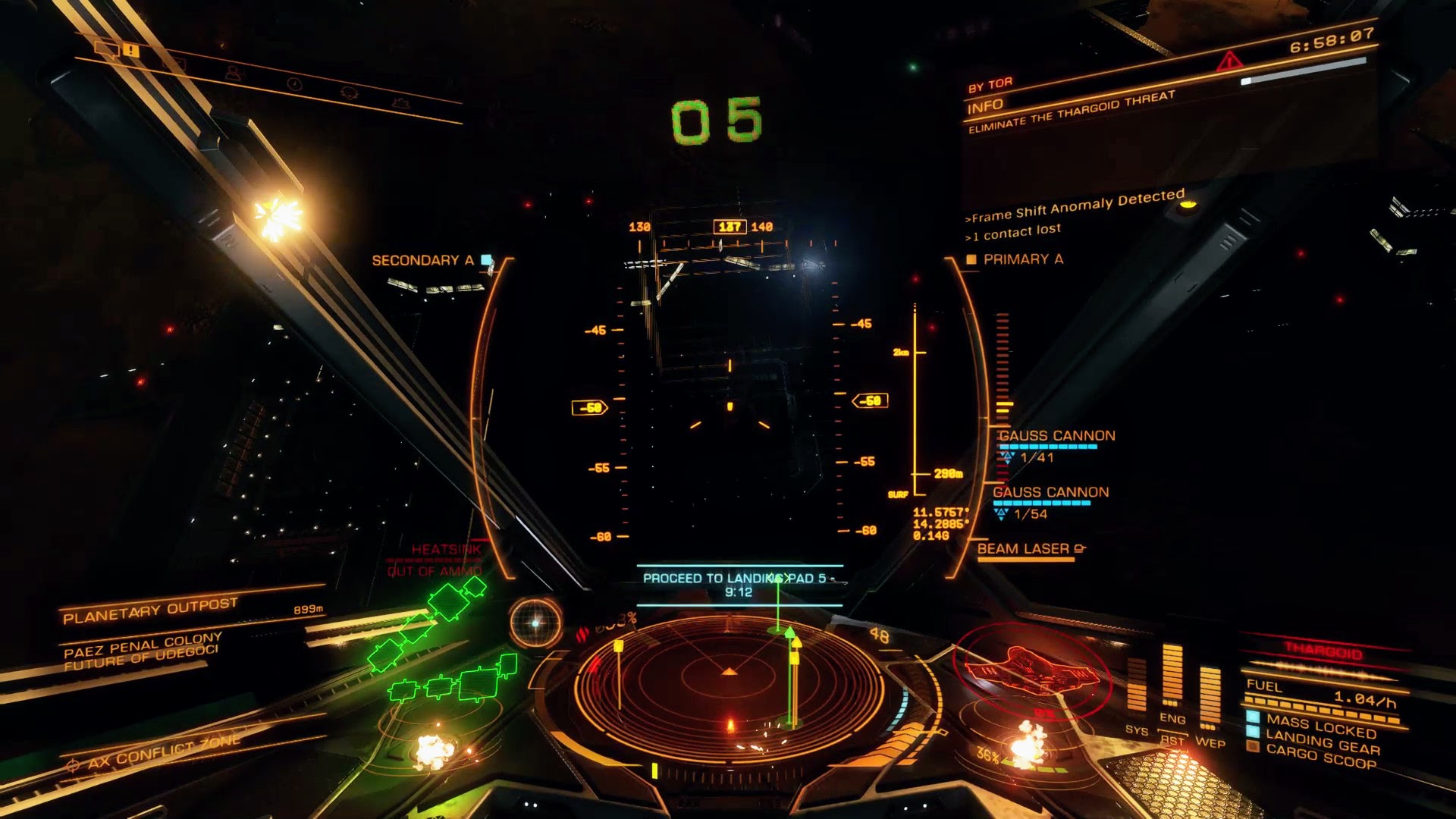Select the first Gauss Cannon 1/41 entry

1056,446
